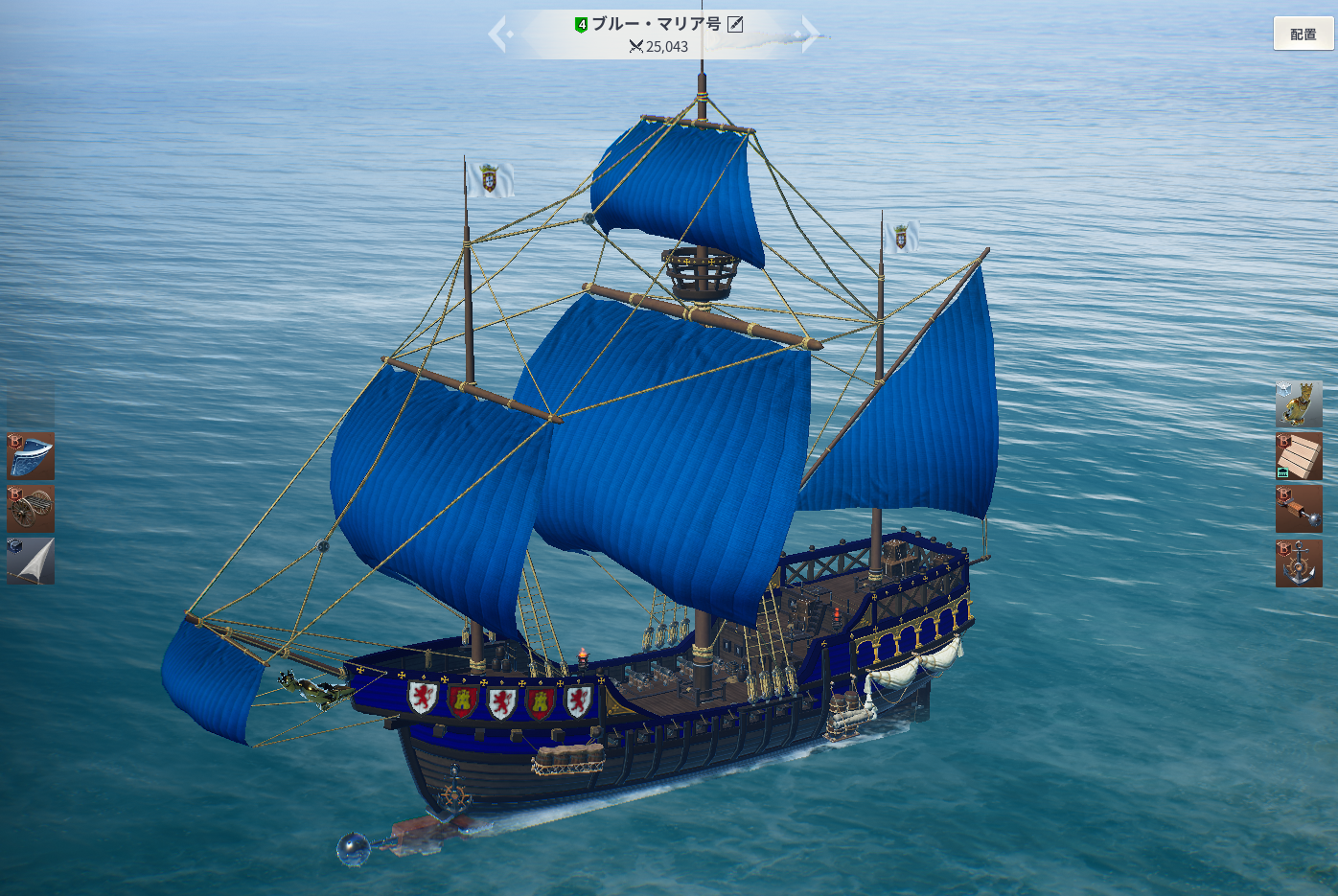This screenshot has height=896, width=1338.
Task: Edit the ship name with the pencil icon
Action: (735, 24)
